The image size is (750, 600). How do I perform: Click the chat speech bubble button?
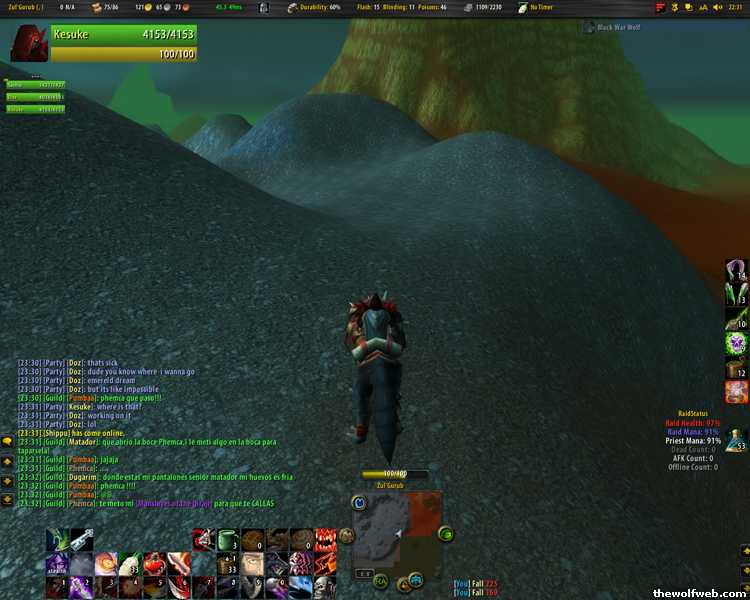7,441
